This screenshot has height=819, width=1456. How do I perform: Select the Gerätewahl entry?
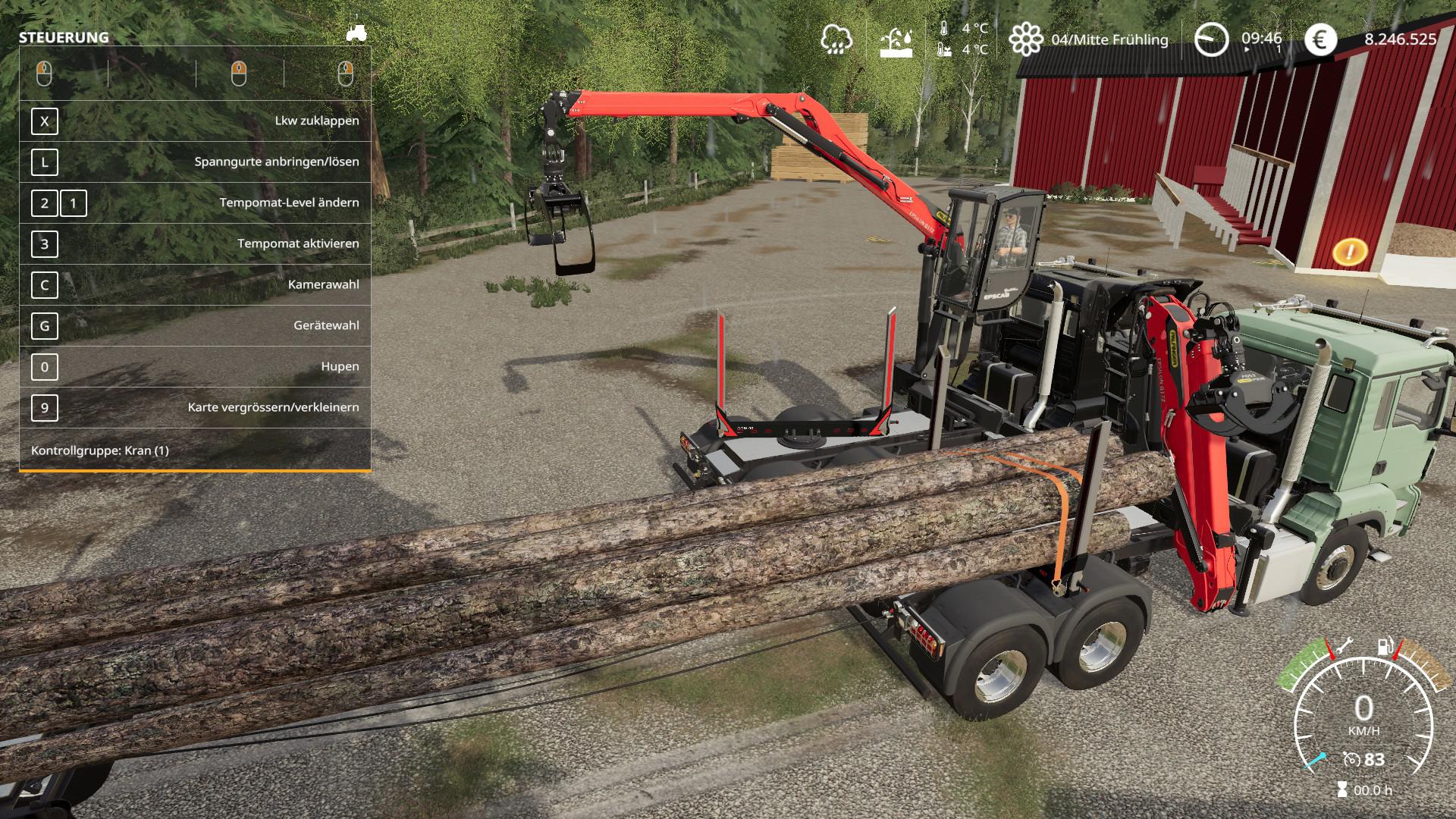click(195, 326)
